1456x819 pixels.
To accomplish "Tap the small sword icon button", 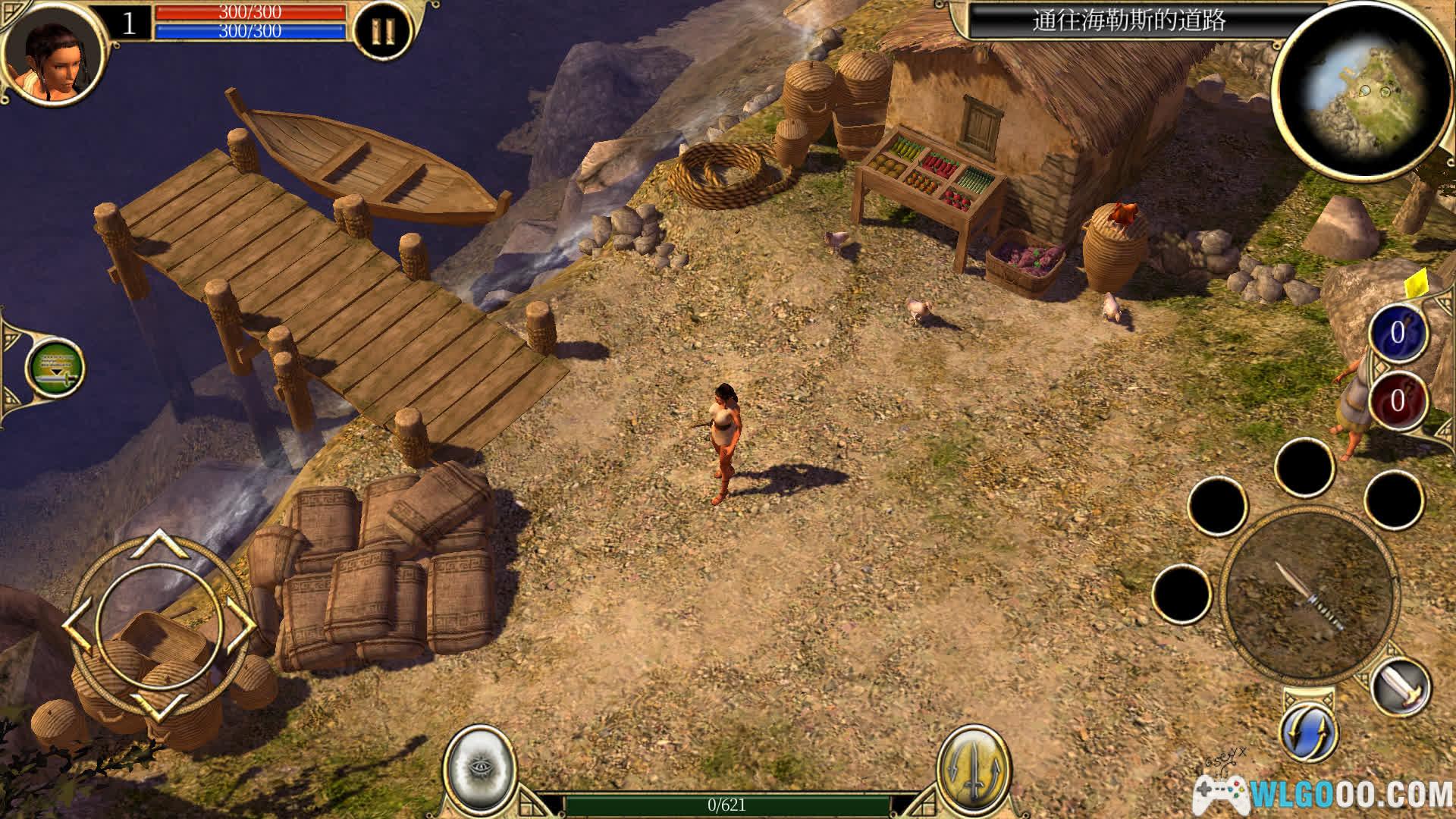I will click(x=1401, y=688).
